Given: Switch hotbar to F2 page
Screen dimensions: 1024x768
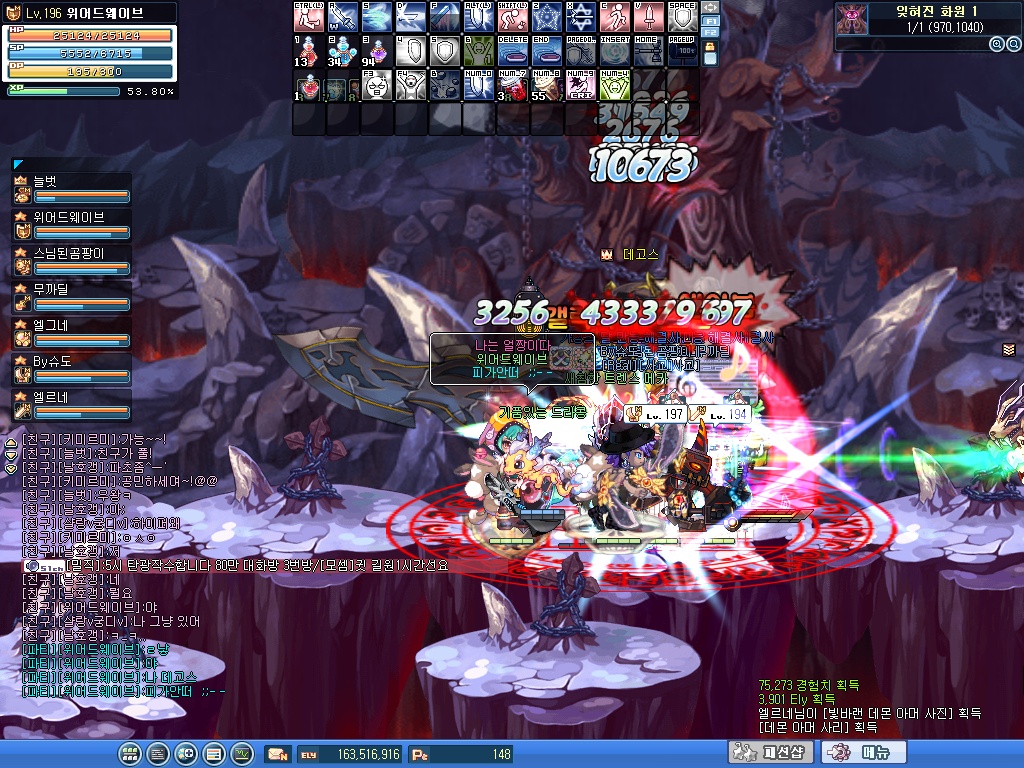Looking at the screenshot, I should click(x=710, y=34).
